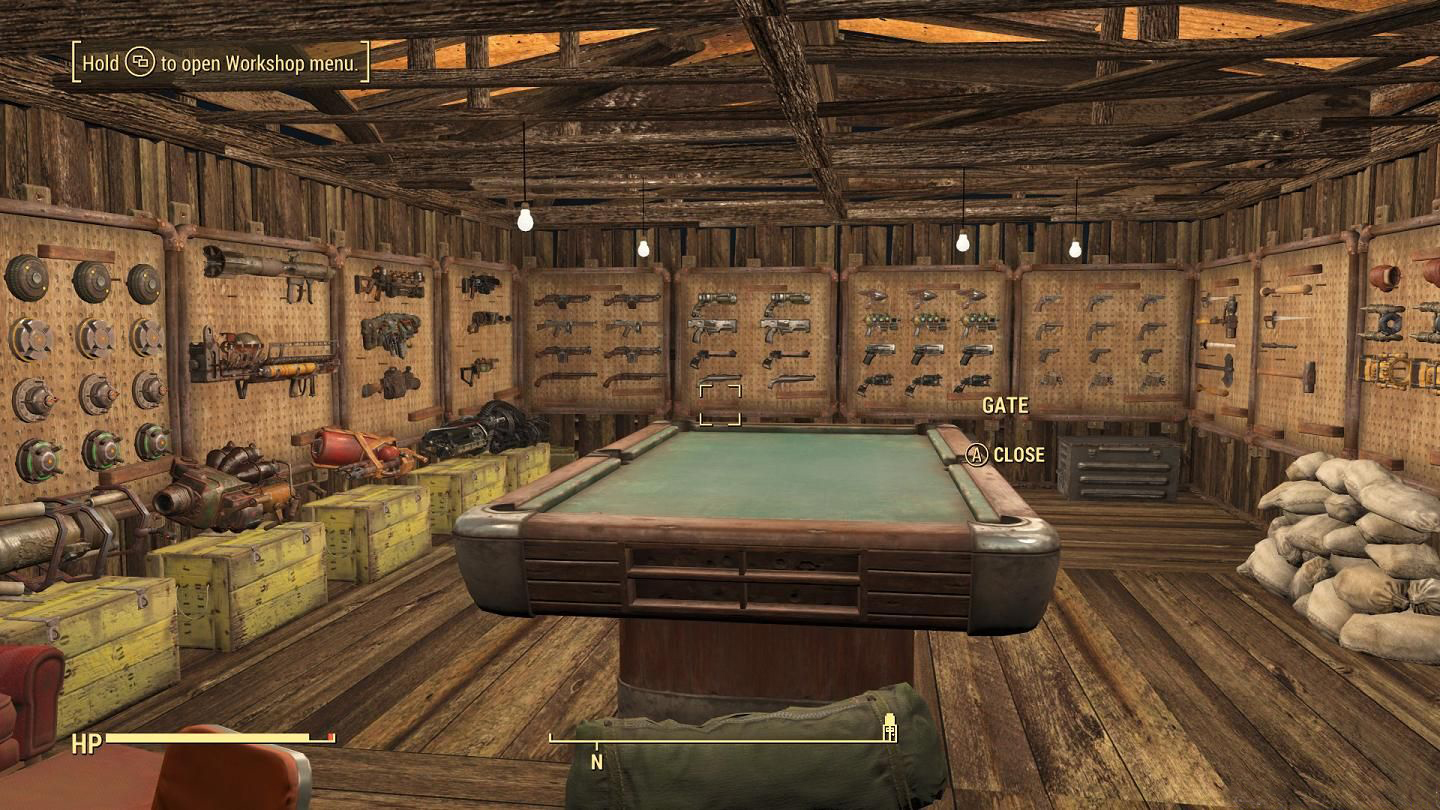Select the settlement marker on the compass

pos(889,731)
